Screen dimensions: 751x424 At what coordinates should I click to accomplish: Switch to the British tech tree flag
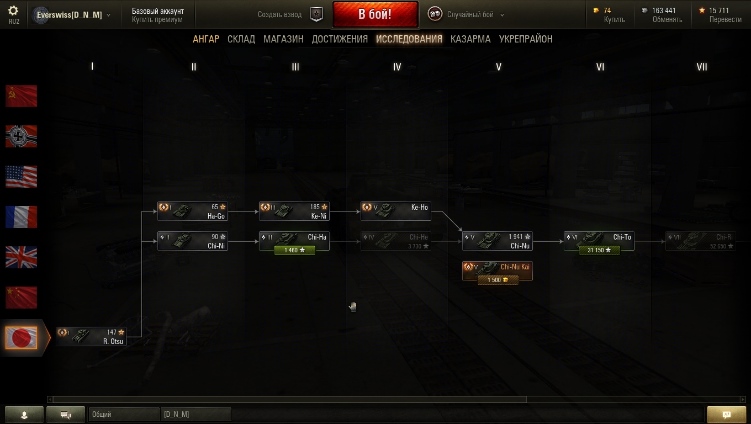21,257
